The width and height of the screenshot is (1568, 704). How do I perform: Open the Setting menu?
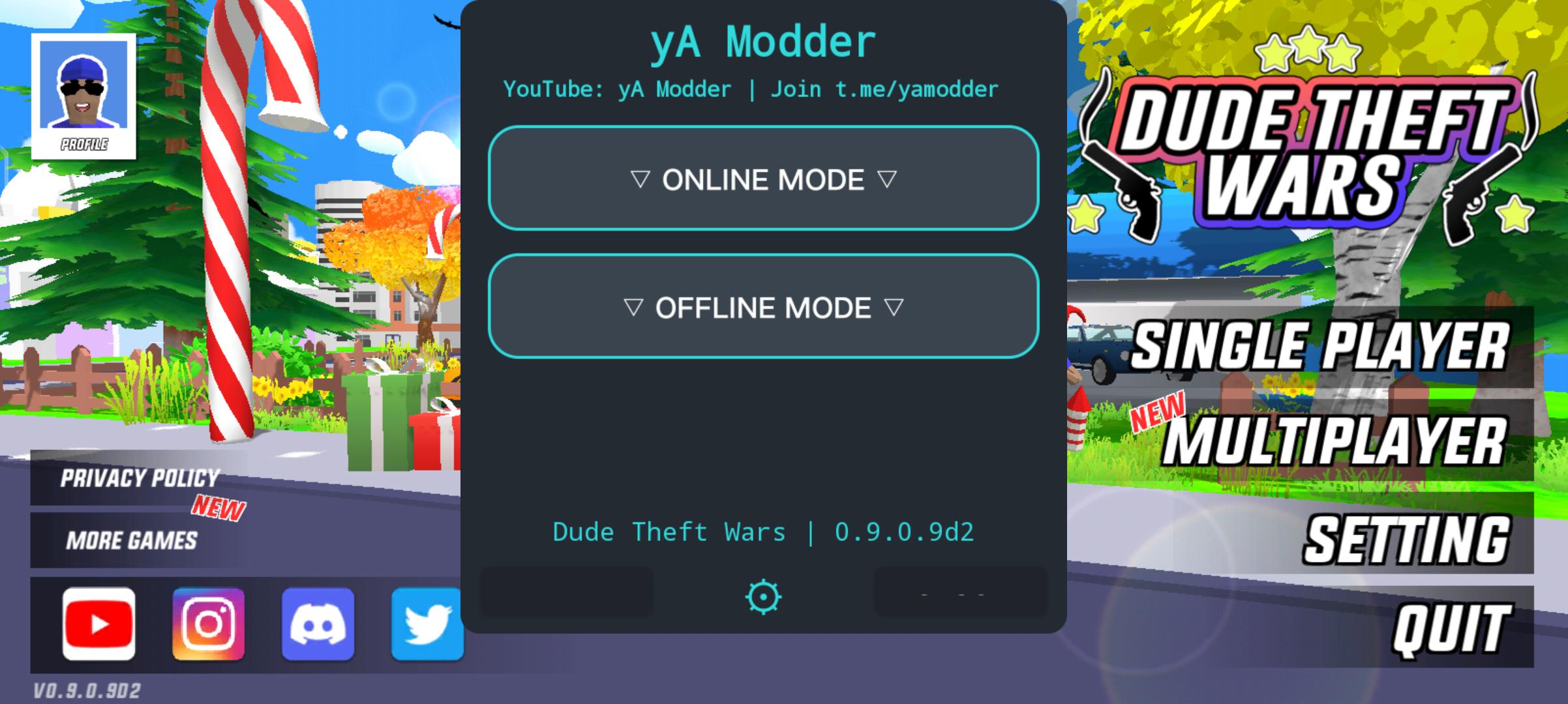[1406, 540]
